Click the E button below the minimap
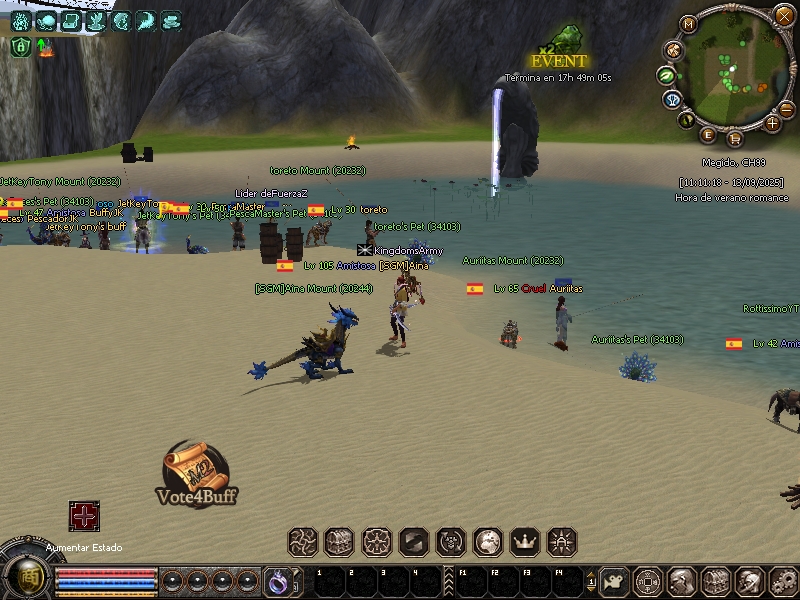800x600 pixels. click(x=708, y=134)
